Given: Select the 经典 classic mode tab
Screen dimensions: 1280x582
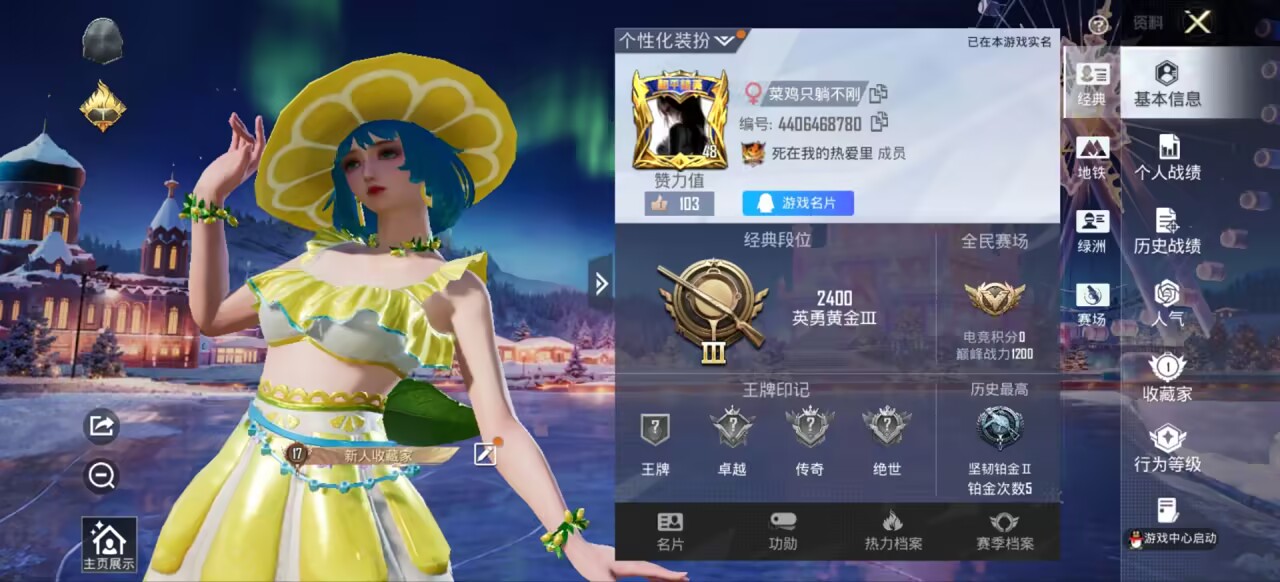Looking at the screenshot, I should (x=1092, y=84).
